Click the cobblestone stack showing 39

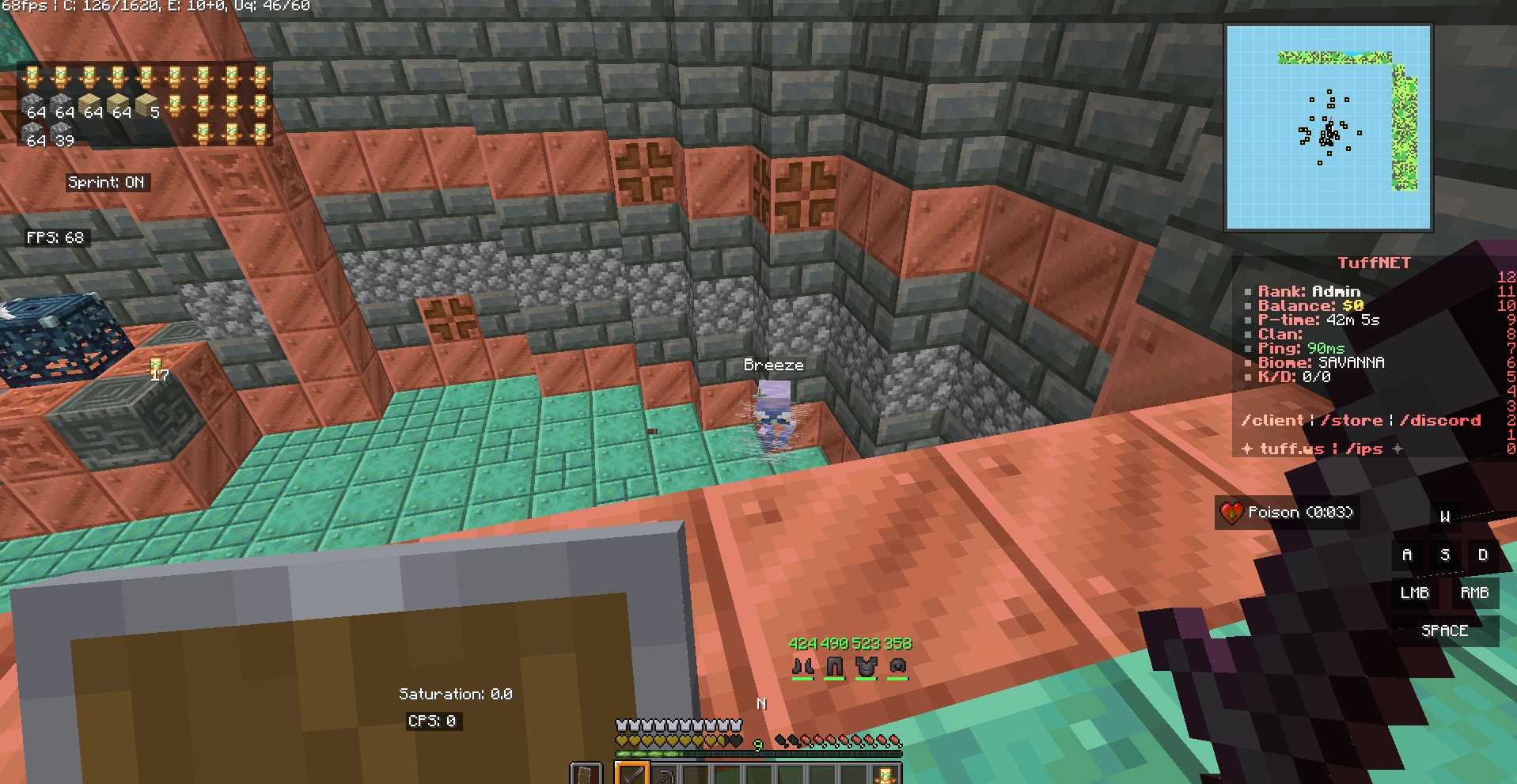(62, 134)
